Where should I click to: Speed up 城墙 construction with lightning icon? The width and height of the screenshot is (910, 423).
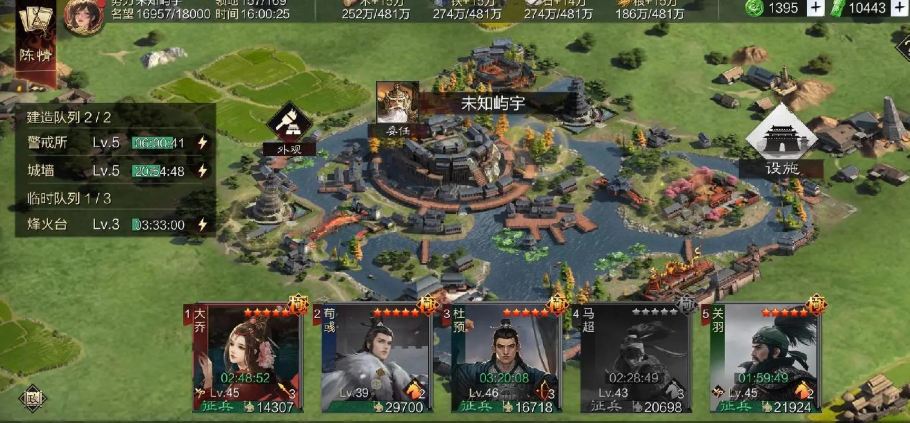(202, 171)
